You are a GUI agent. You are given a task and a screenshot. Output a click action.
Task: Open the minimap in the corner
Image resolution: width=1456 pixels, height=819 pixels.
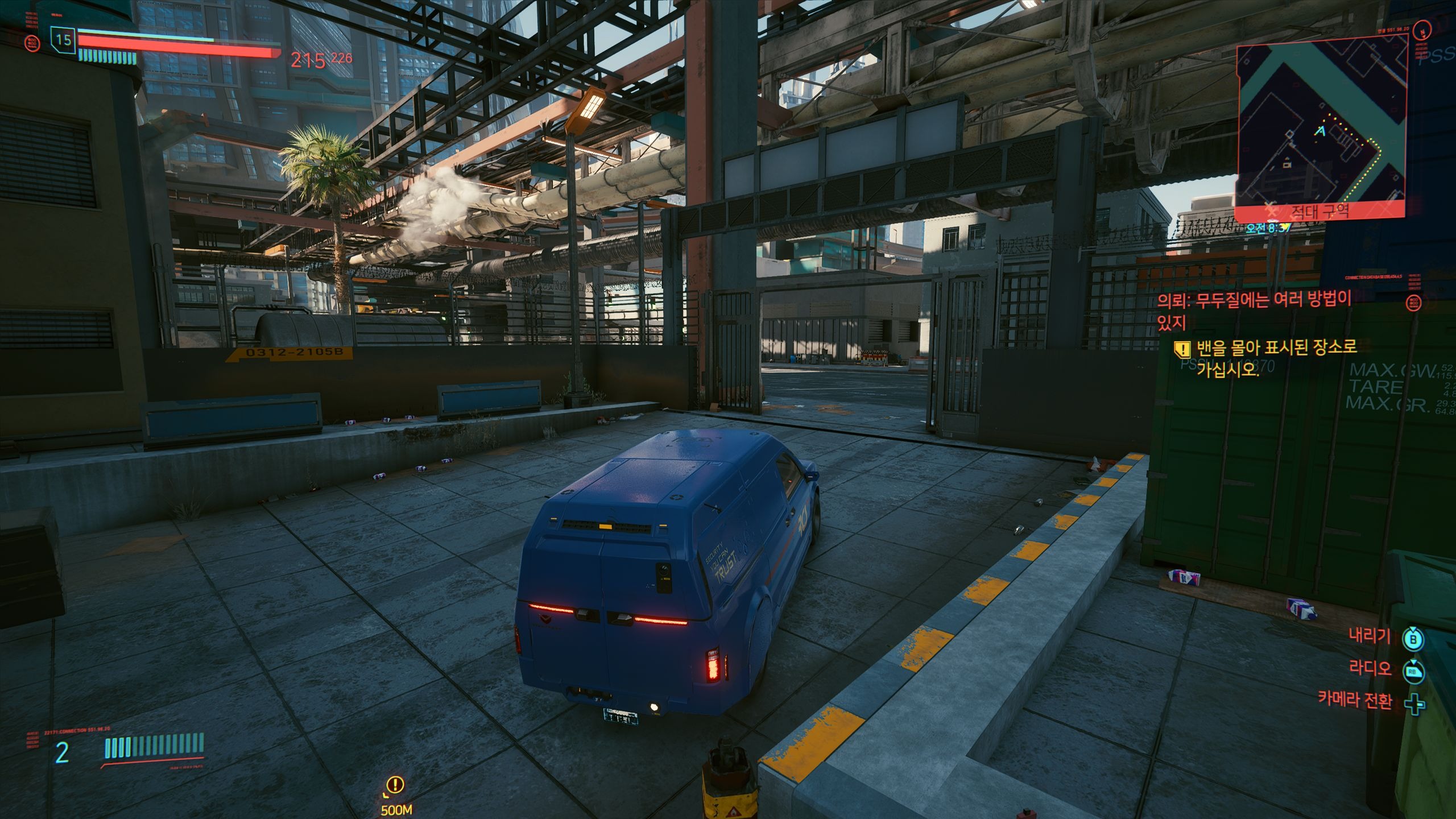pos(1321,124)
